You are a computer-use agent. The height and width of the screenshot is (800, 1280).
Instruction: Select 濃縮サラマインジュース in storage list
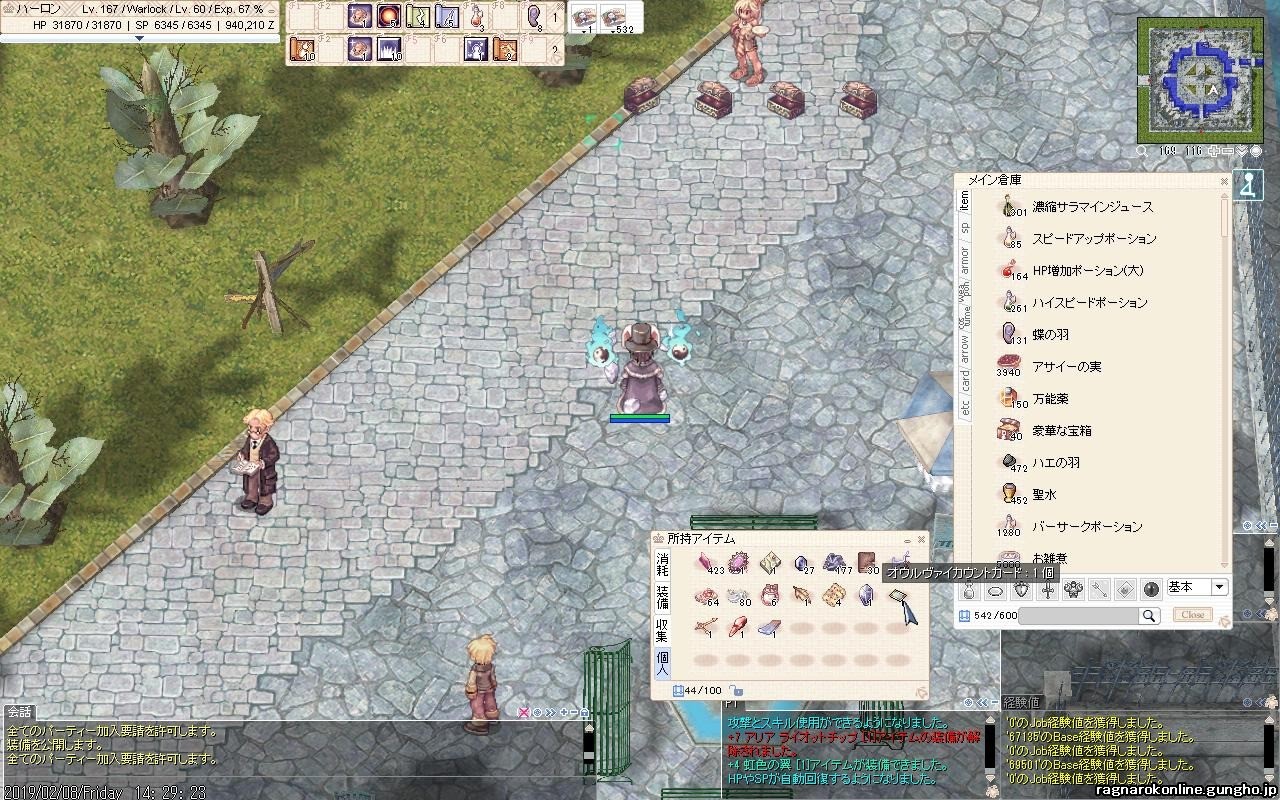1092,207
